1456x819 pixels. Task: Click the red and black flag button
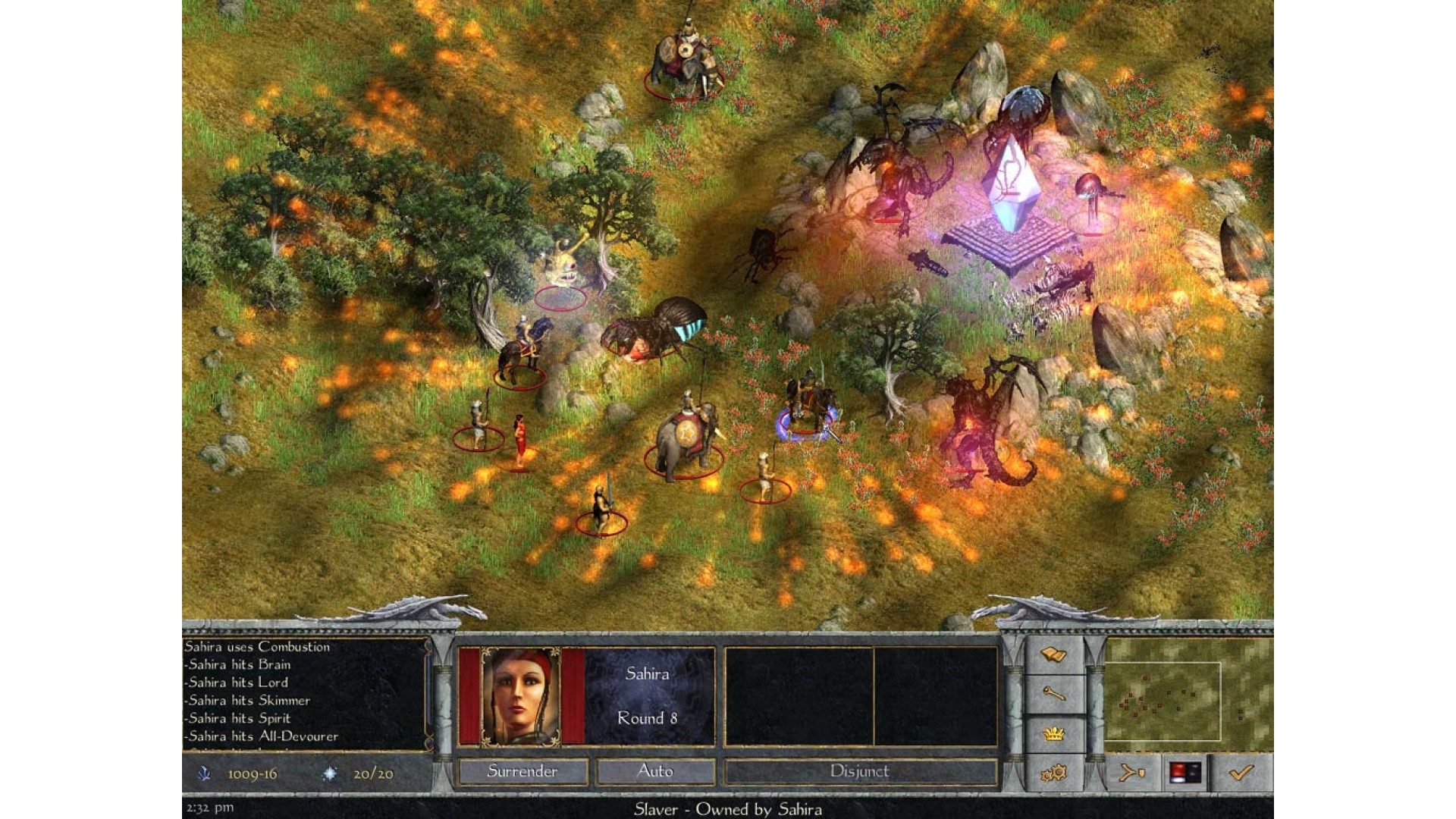click(1185, 773)
